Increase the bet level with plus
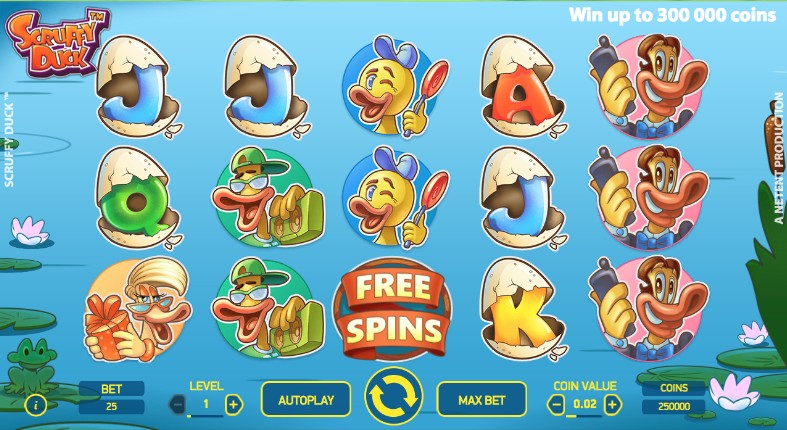The width and height of the screenshot is (787, 430). [233, 404]
